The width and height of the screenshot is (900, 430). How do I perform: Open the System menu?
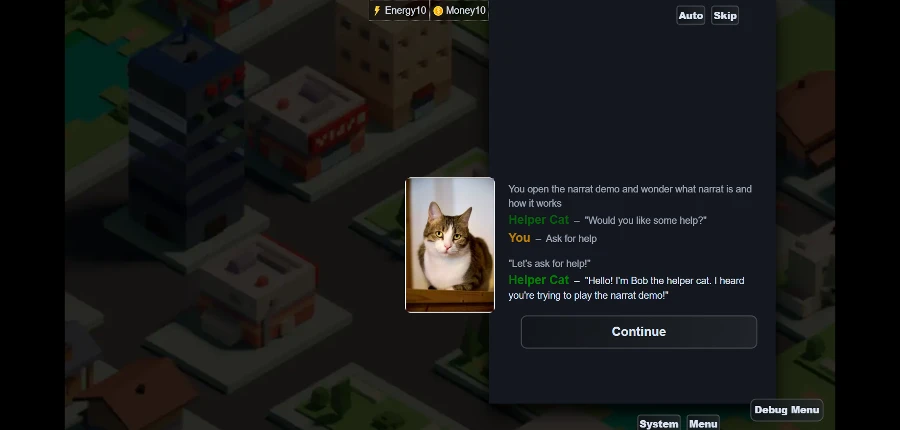click(659, 424)
